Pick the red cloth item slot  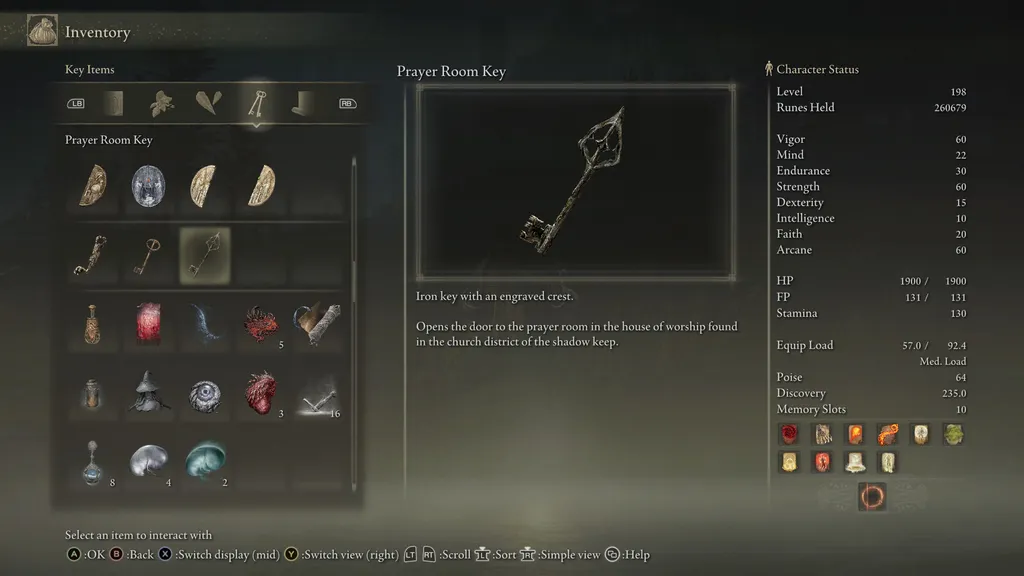click(149, 325)
